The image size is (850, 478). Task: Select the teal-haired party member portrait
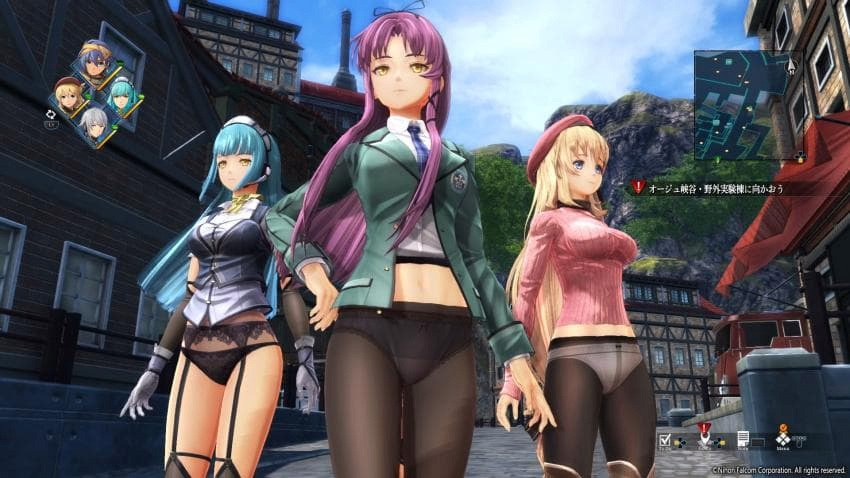pos(120,95)
